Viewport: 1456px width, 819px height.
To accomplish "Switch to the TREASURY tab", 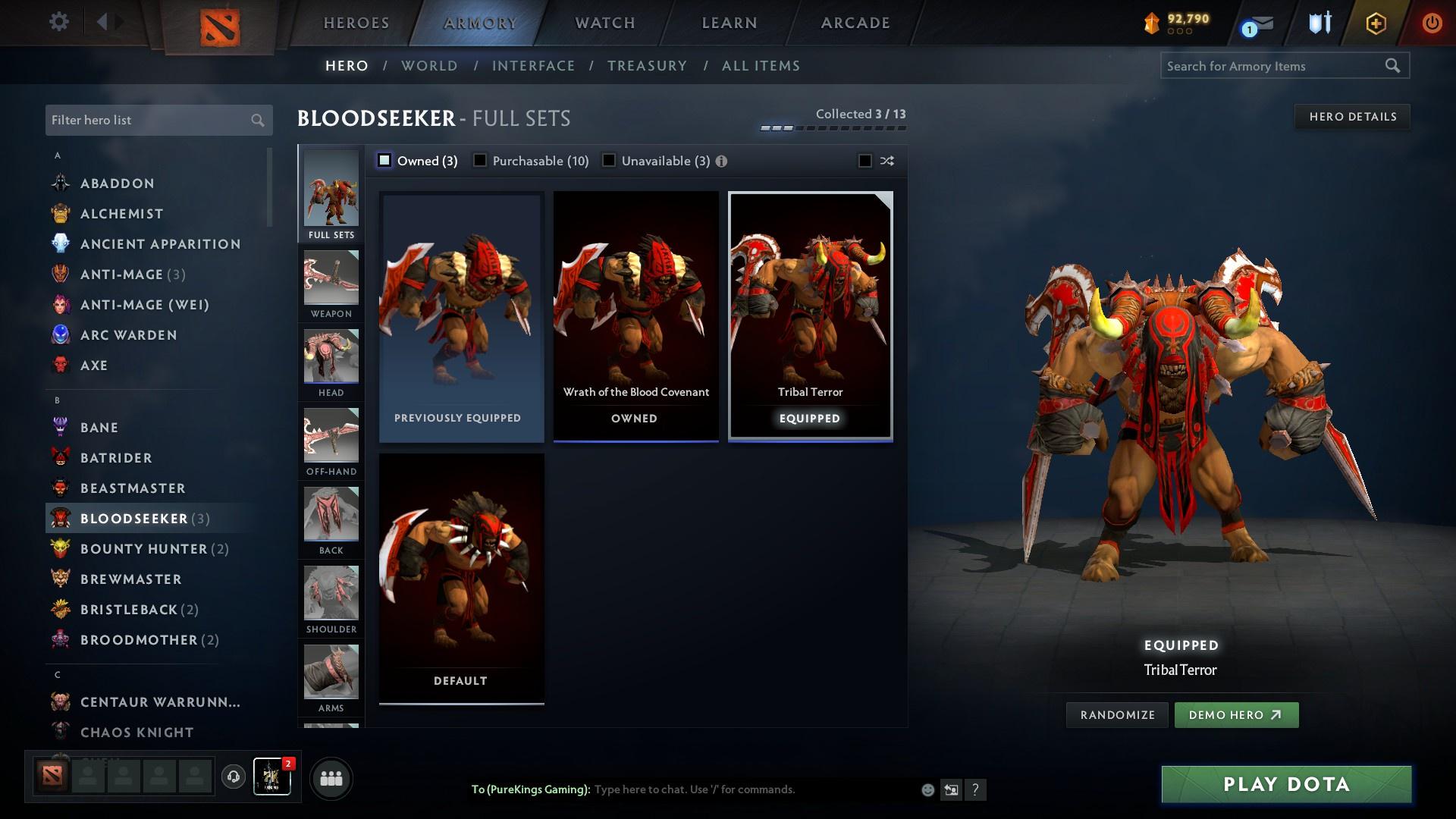I will [x=647, y=66].
